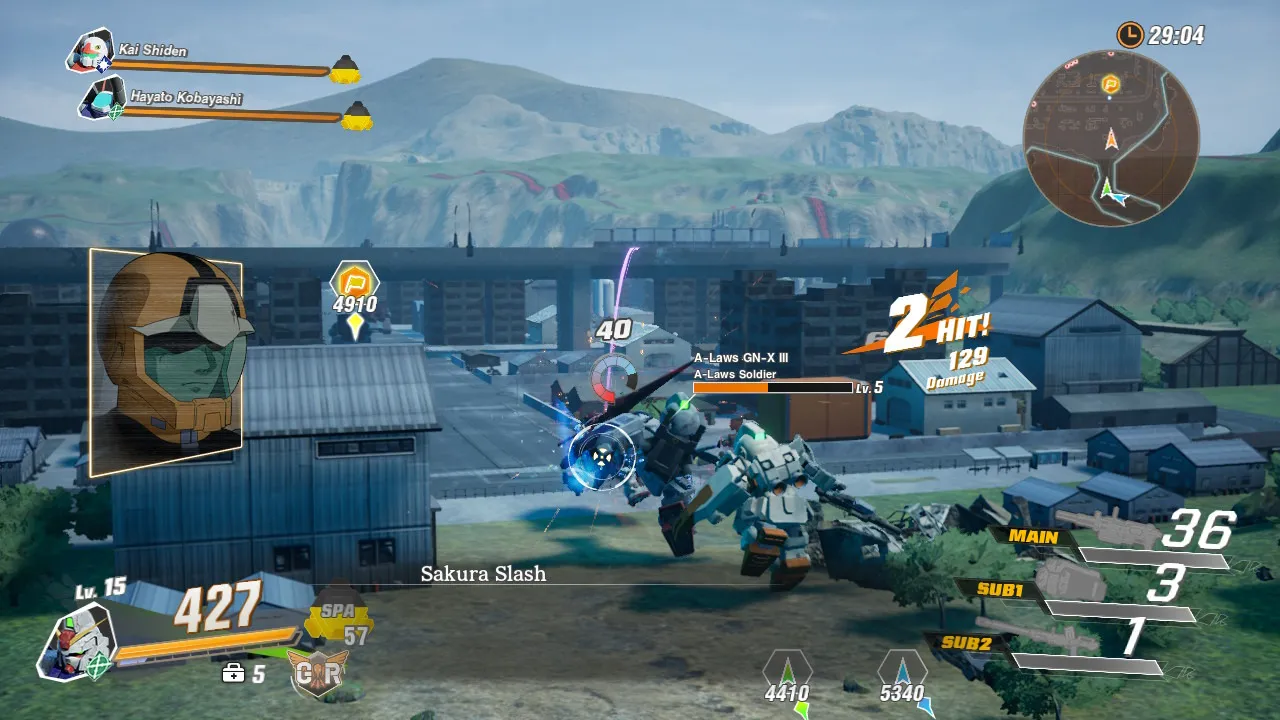Use the repair kit item icon
This screenshot has width=1280, height=720.
coord(233,674)
